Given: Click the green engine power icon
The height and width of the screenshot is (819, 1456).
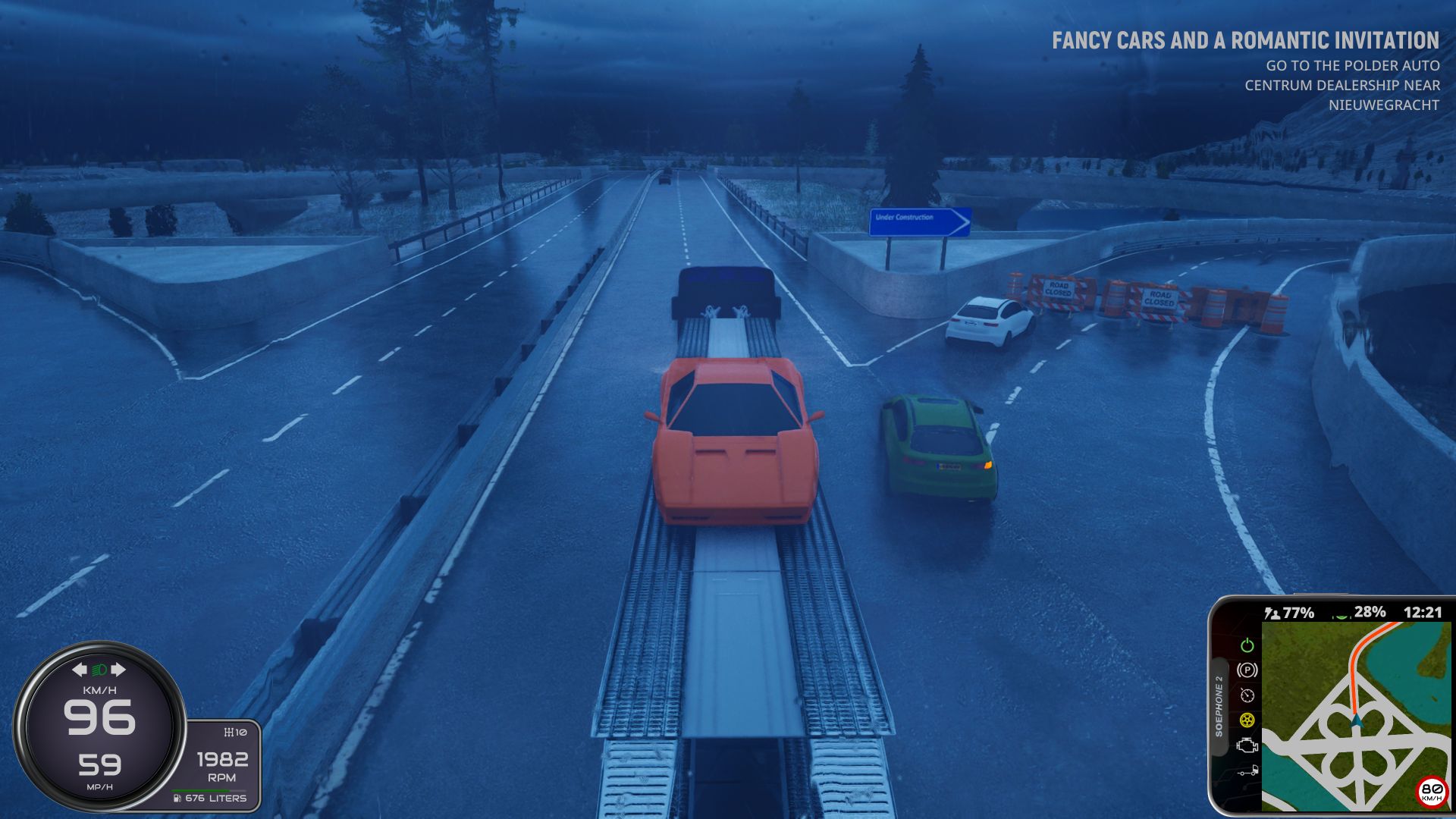Looking at the screenshot, I should point(1247,645).
